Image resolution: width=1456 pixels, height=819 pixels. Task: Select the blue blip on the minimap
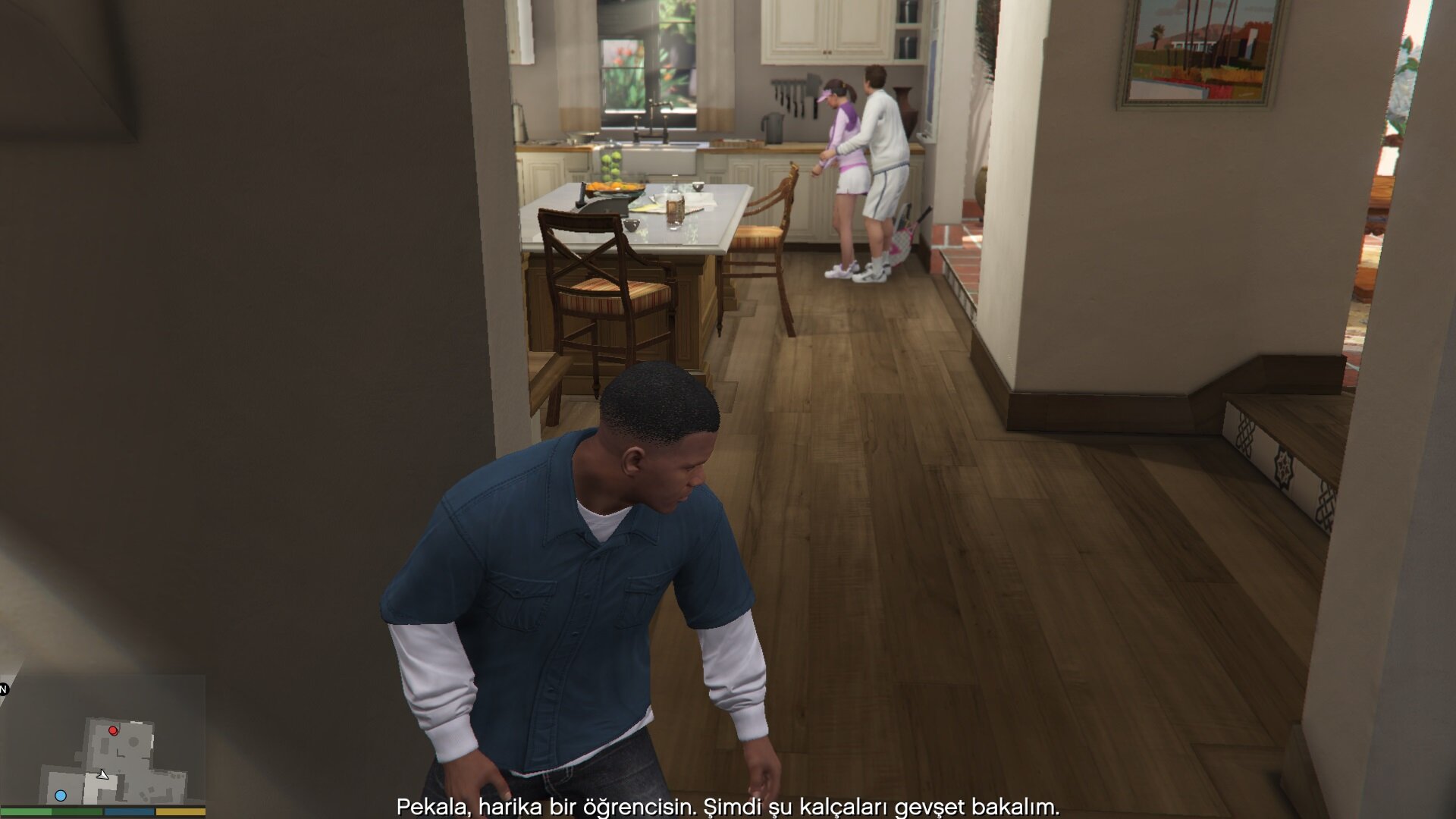click(61, 795)
